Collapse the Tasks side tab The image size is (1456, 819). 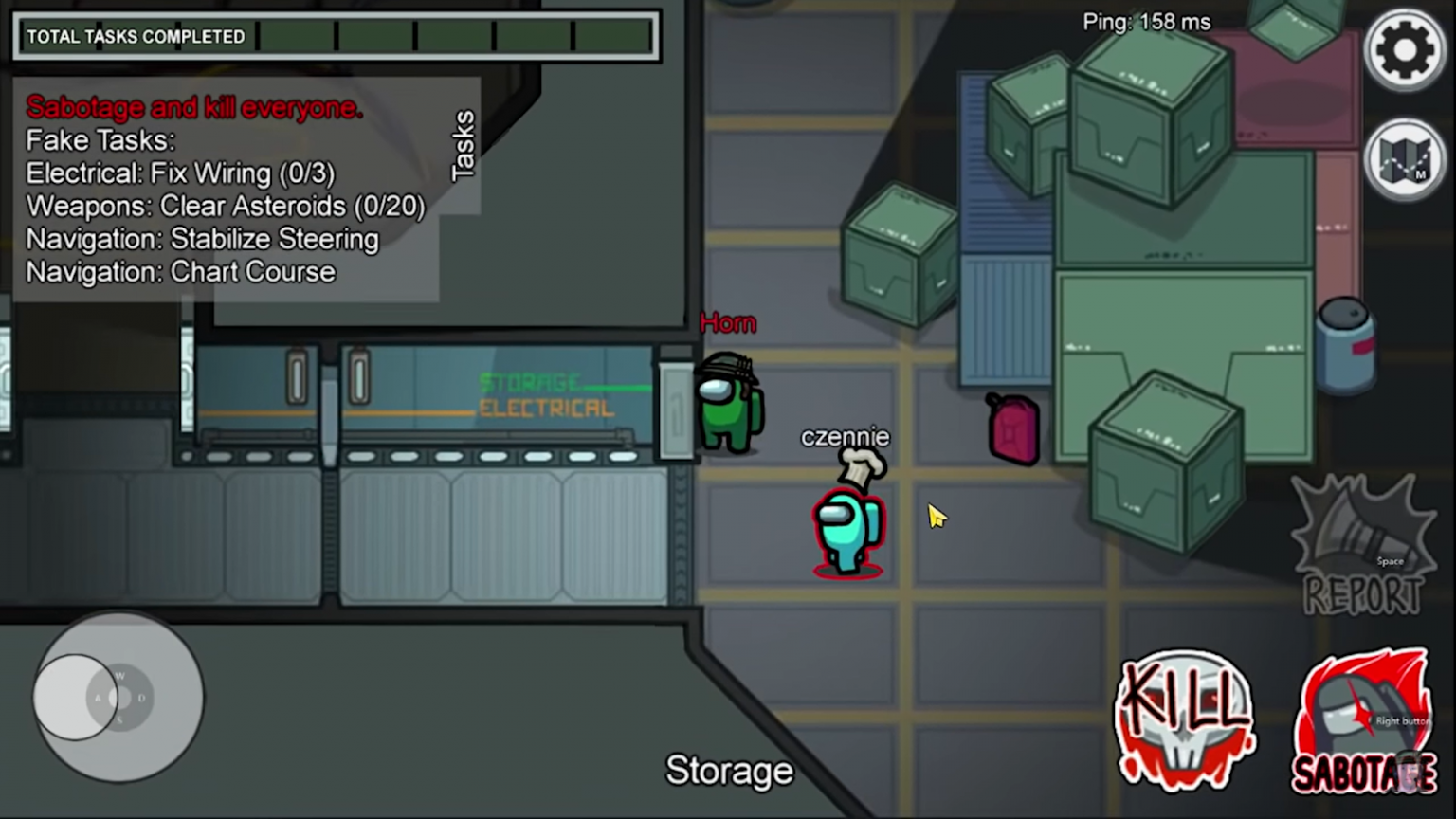point(463,145)
